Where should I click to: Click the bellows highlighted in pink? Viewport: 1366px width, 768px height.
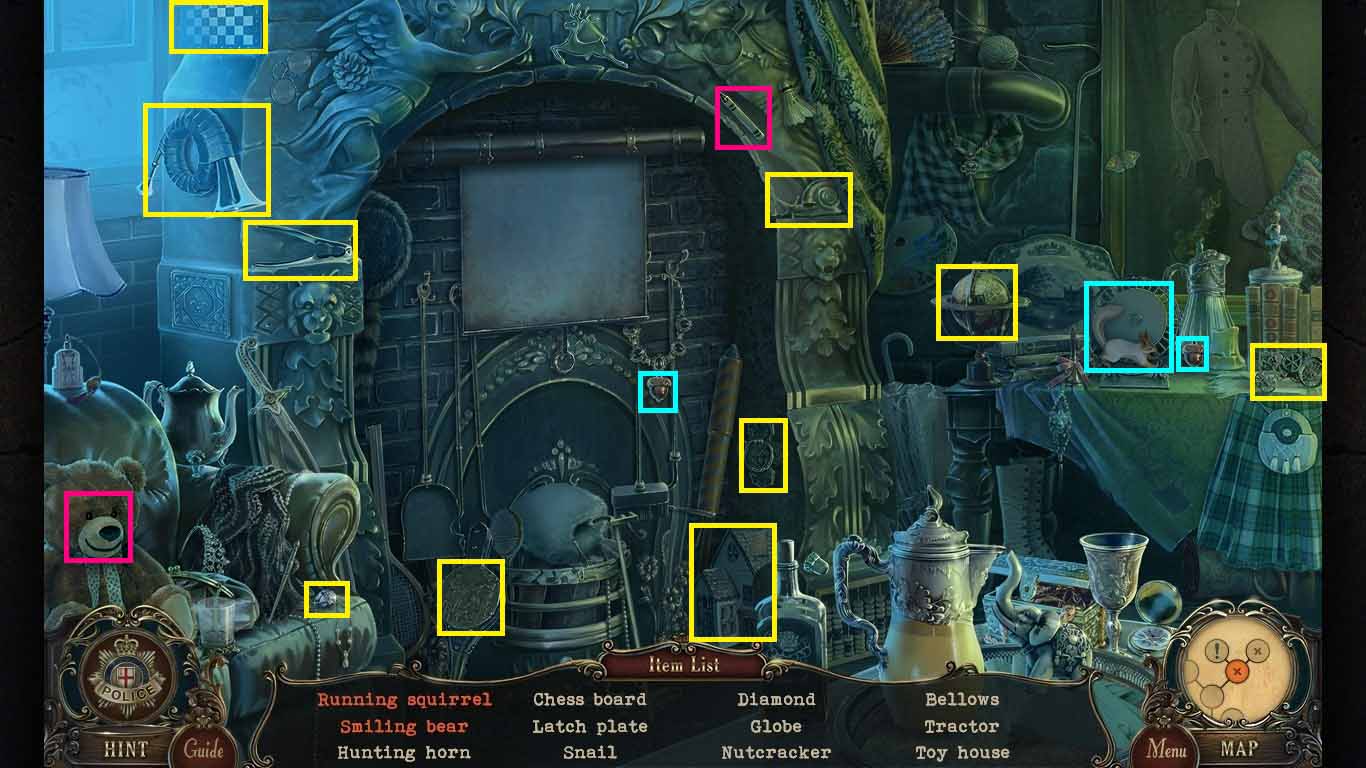(742, 117)
